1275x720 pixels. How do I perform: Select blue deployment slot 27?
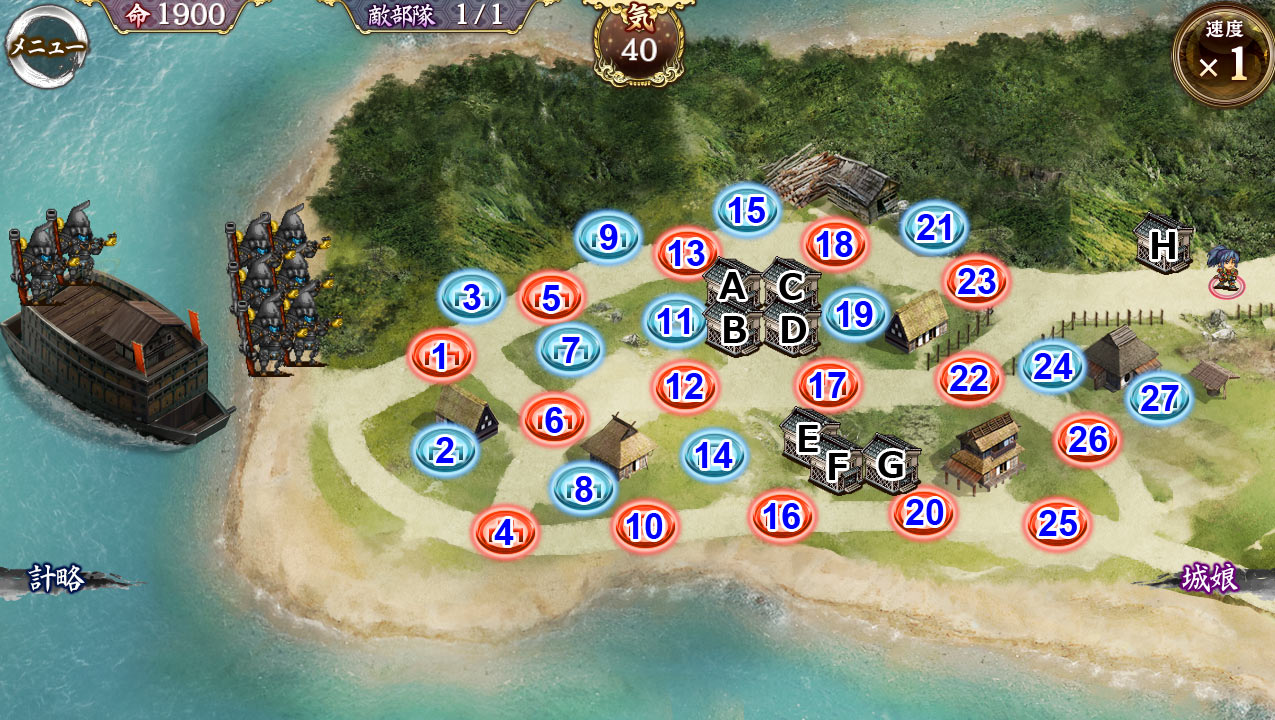tap(1159, 399)
